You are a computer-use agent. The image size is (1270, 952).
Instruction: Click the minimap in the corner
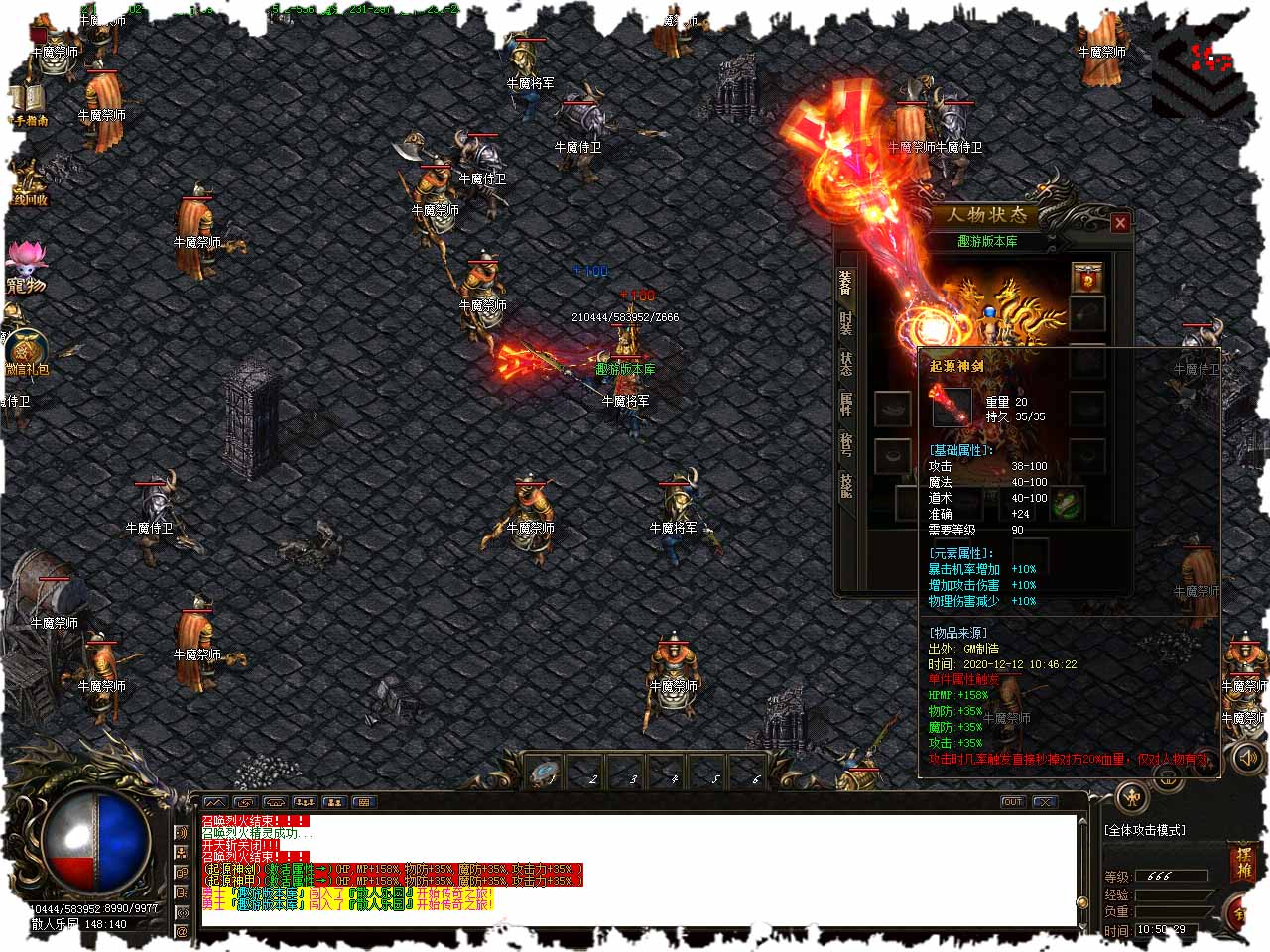1201,69
